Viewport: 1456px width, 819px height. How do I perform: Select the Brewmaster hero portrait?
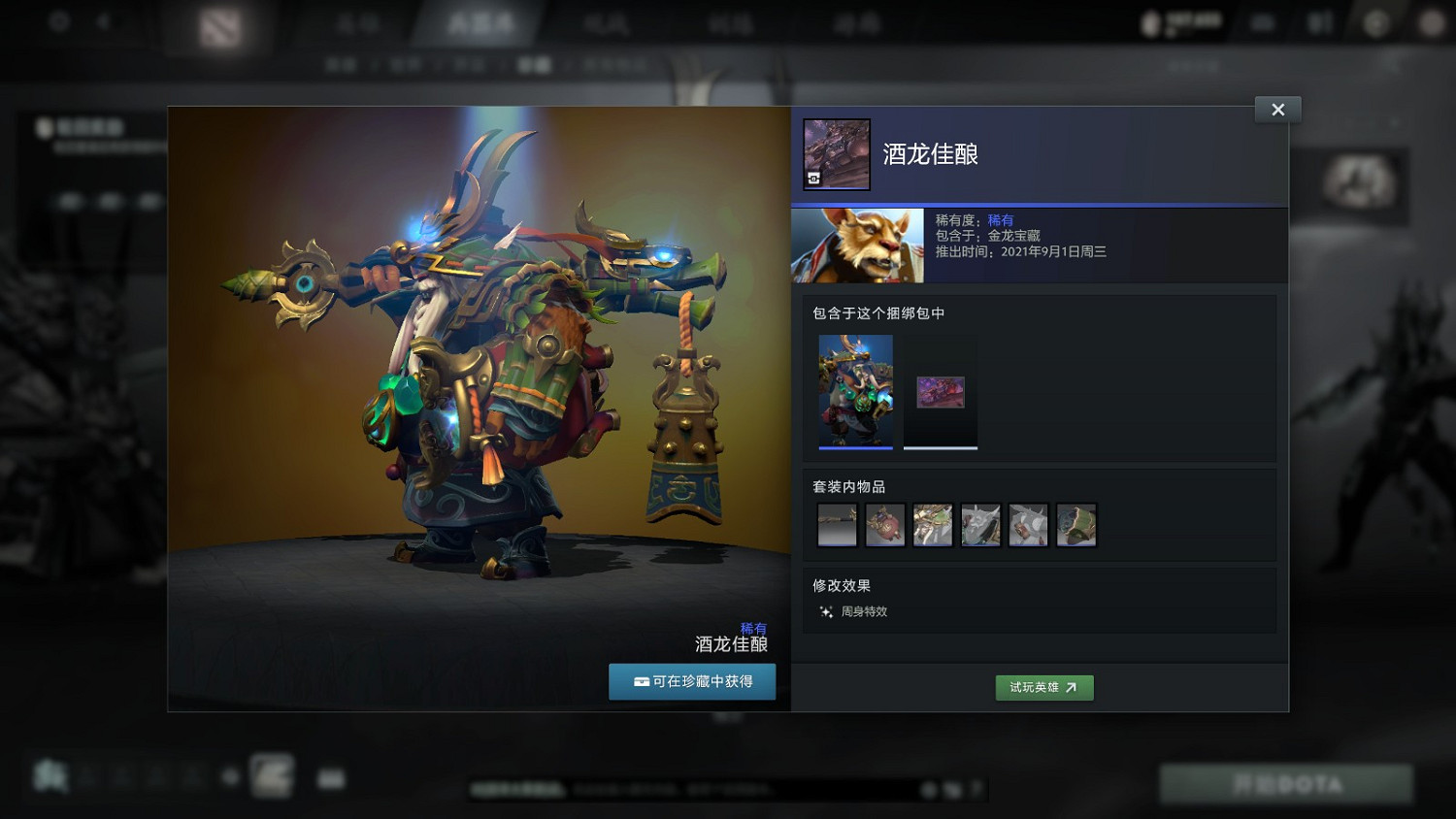[x=857, y=245]
